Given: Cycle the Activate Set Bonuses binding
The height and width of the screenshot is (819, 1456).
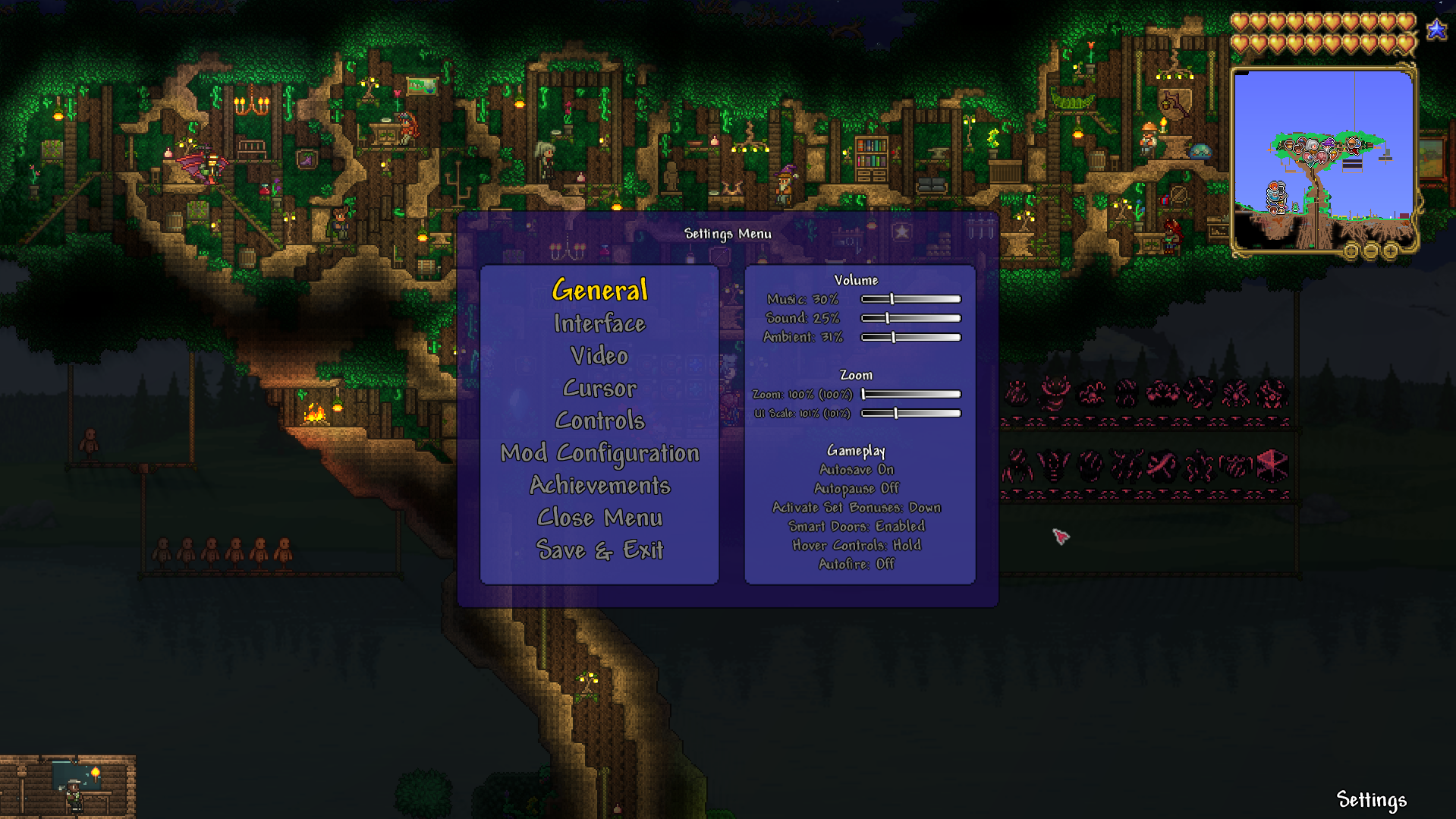Looking at the screenshot, I should 856,507.
